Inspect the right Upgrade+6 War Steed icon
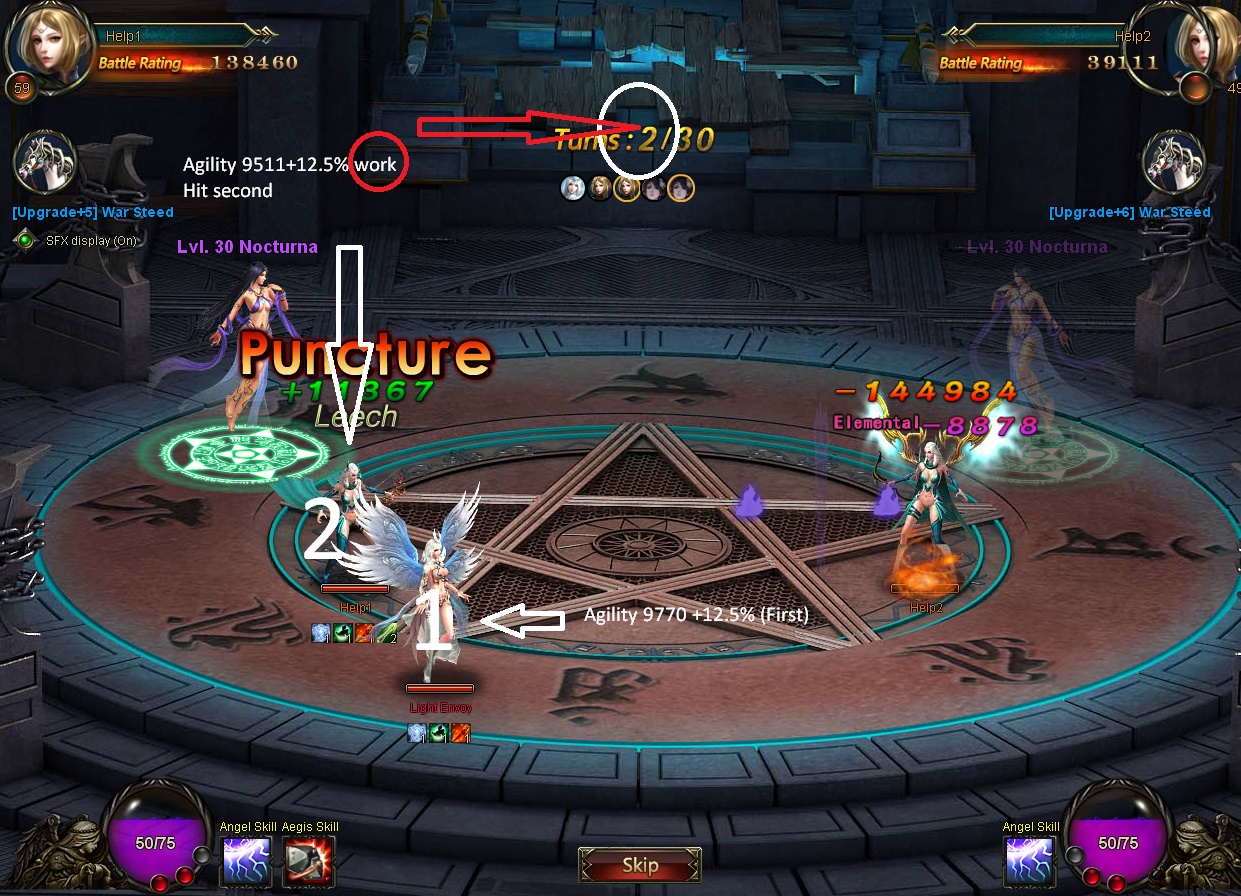 click(x=1173, y=161)
